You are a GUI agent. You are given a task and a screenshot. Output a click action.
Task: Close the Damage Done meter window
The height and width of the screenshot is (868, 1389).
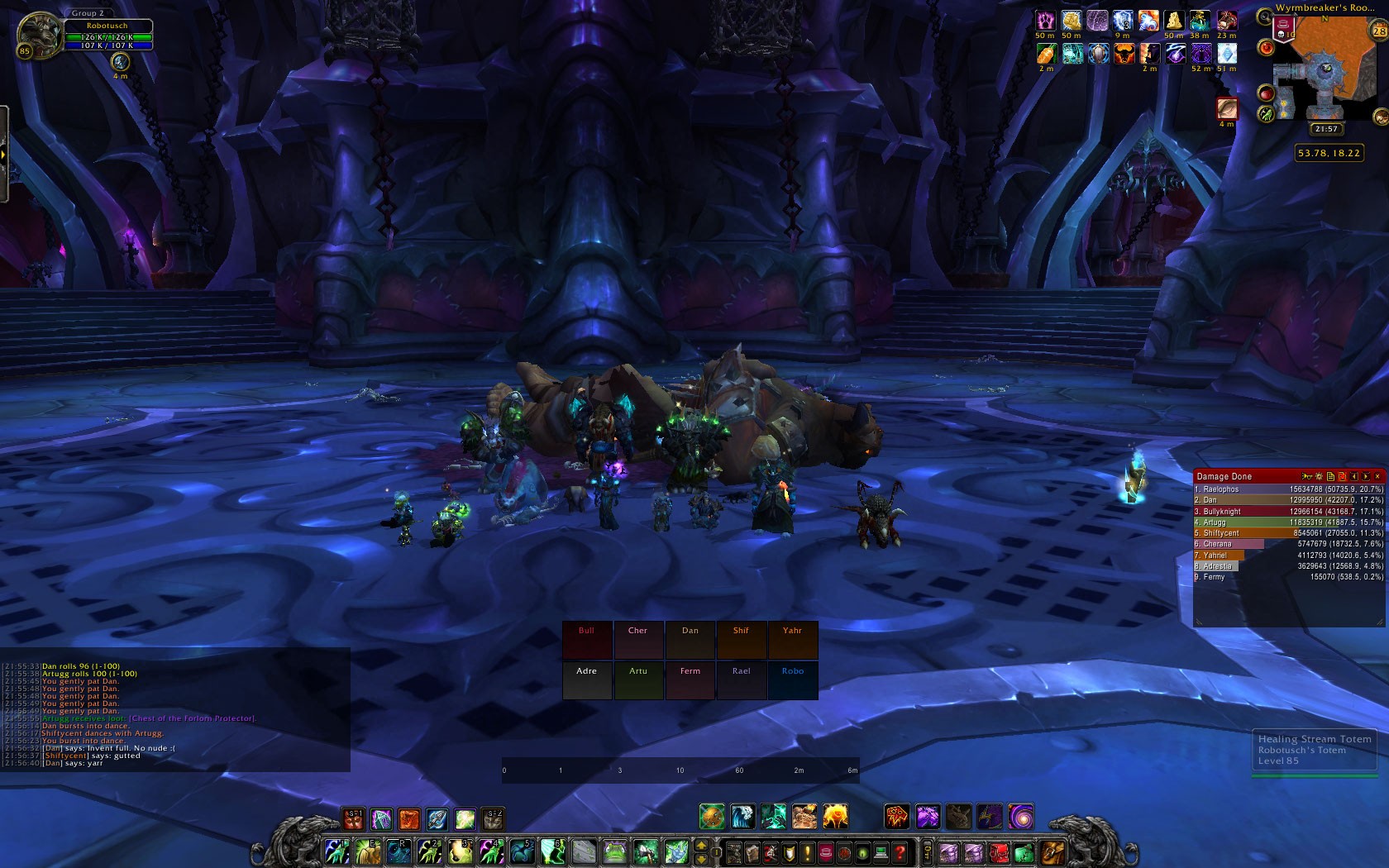click(x=1377, y=476)
